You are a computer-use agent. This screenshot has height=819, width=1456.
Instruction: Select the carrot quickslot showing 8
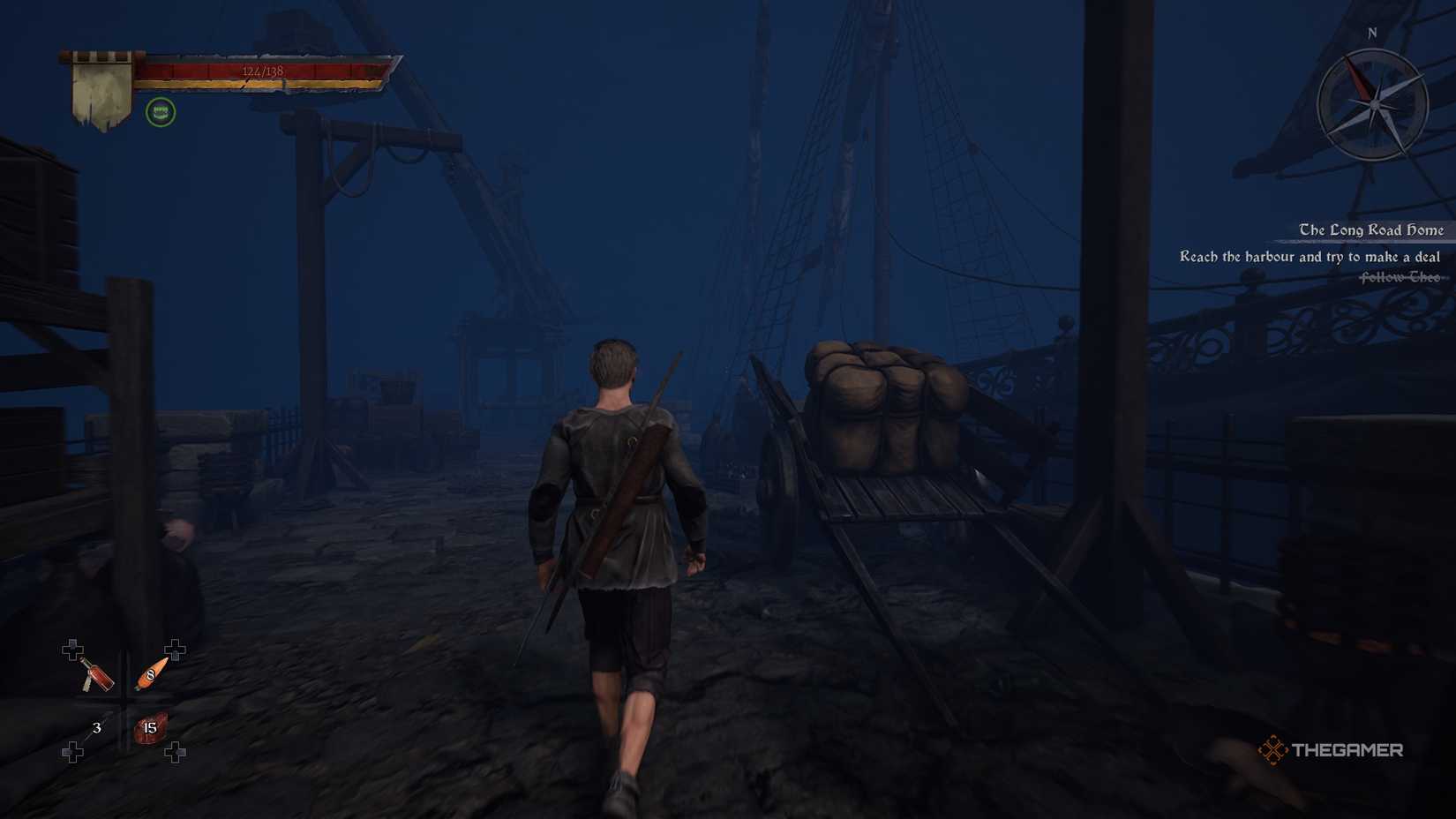(150, 674)
